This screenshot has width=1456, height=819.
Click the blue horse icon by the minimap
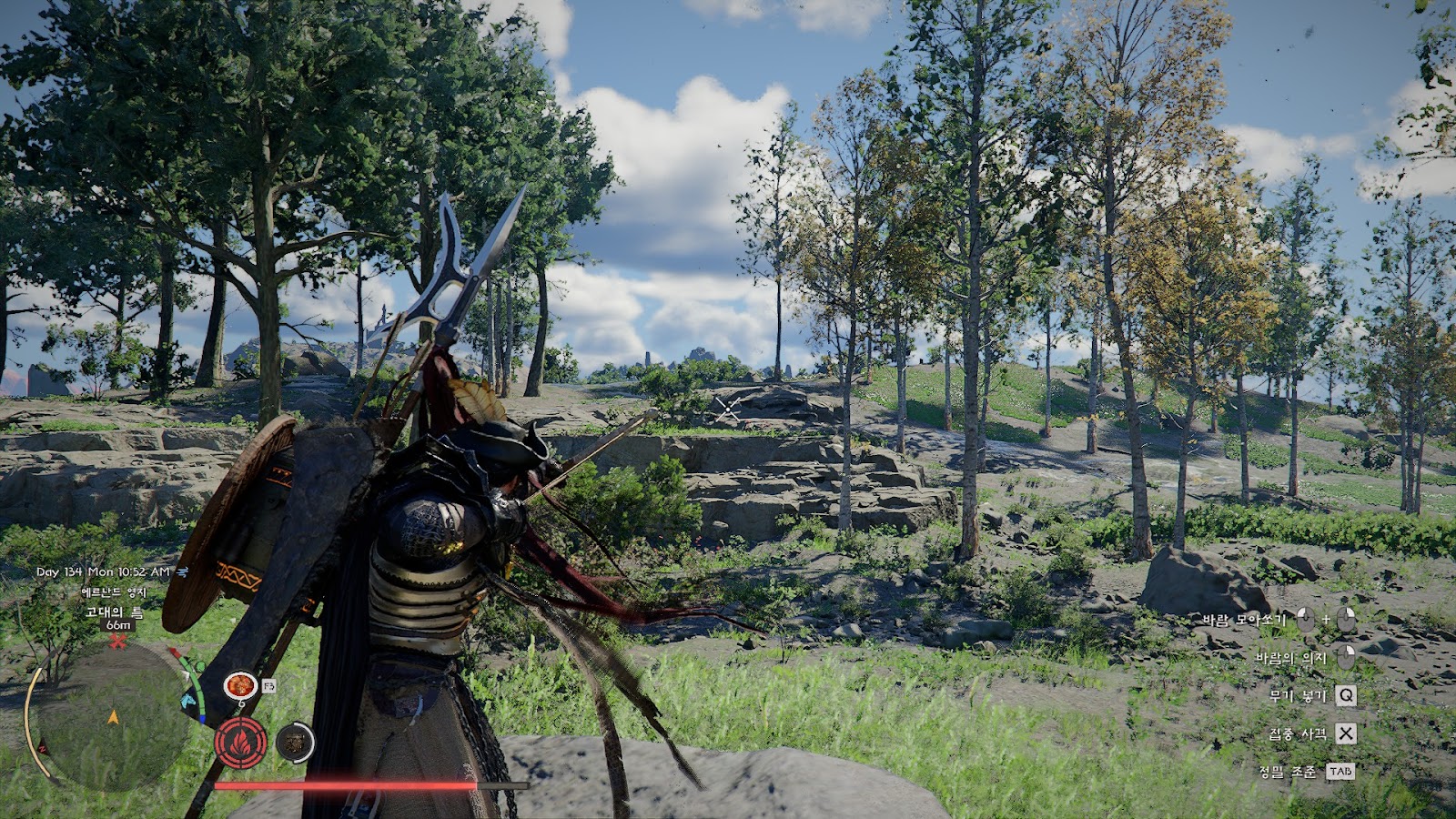190,702
